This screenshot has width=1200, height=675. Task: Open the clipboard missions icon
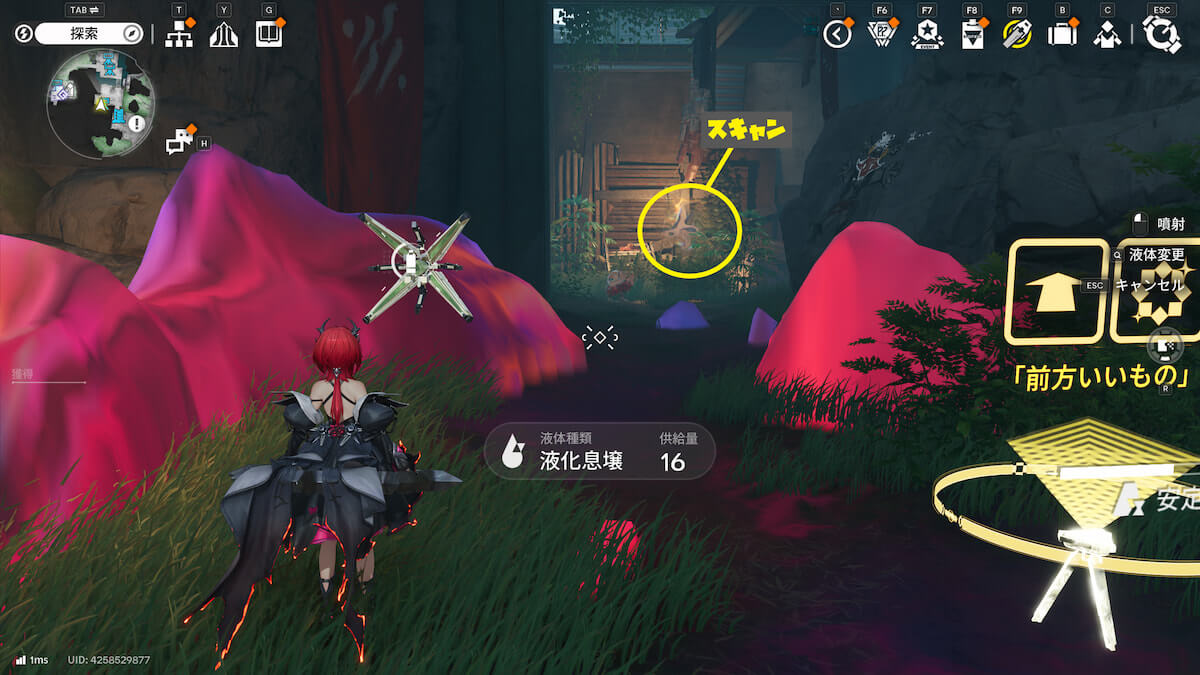[971, 35]
